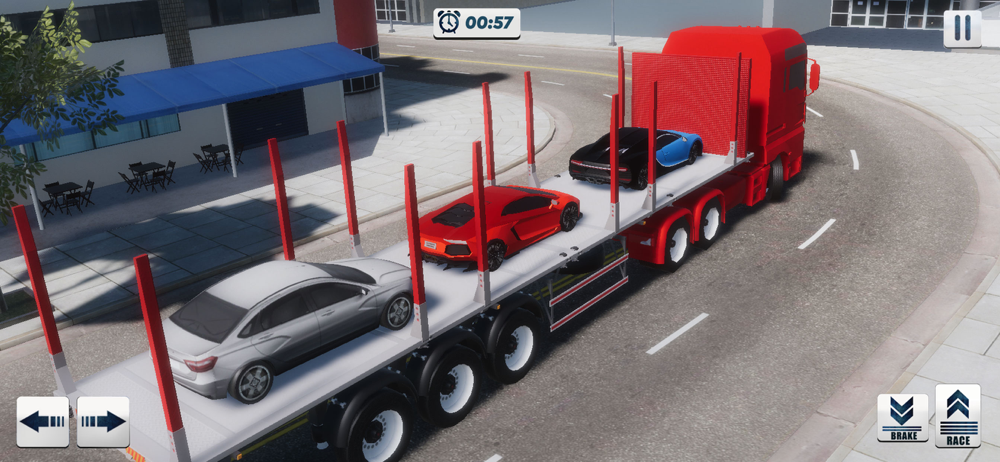
Task: Steer right with the right arrow button
Action: (103, 421)
